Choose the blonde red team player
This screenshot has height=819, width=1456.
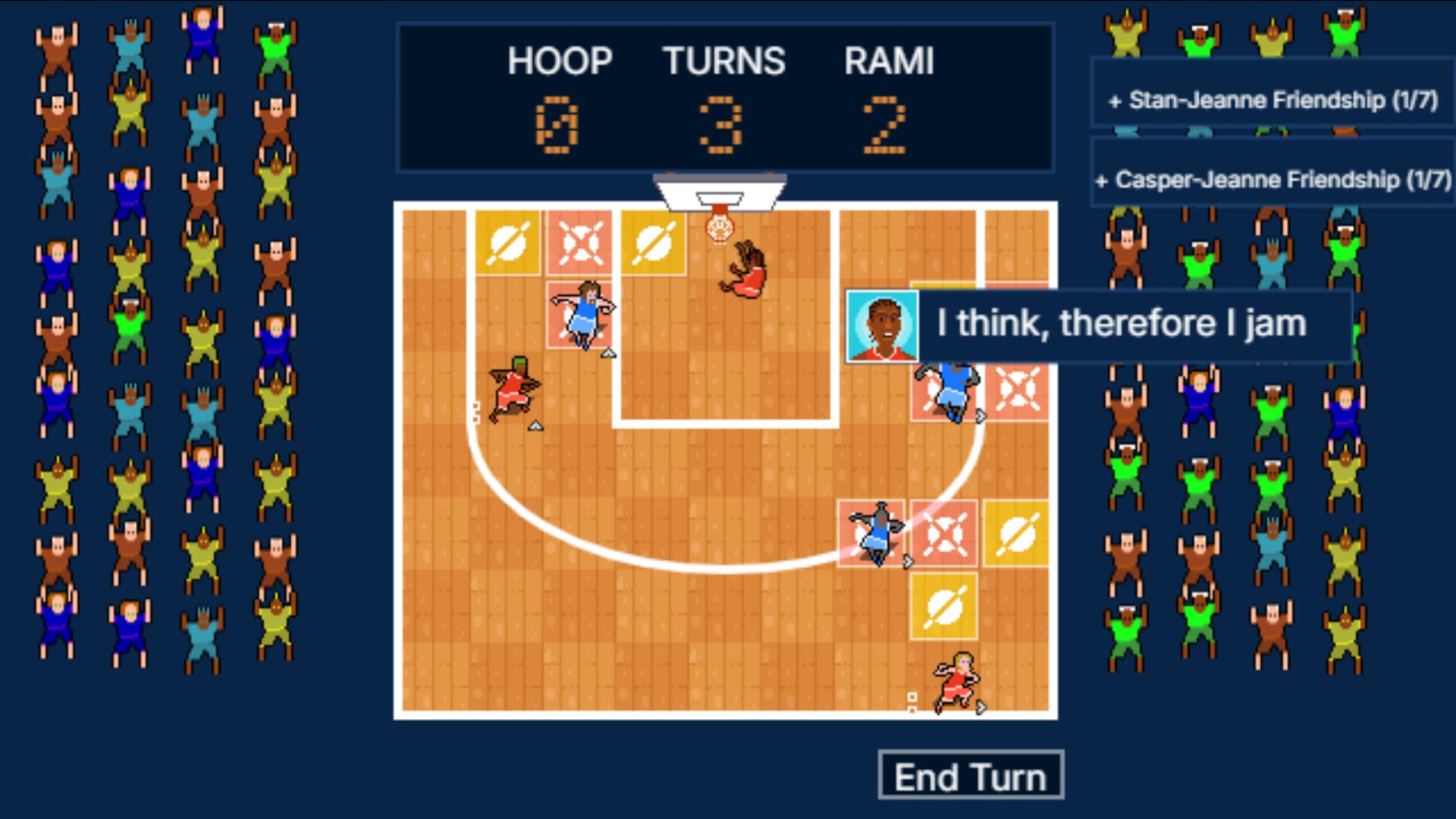click(x=957, y=682)
